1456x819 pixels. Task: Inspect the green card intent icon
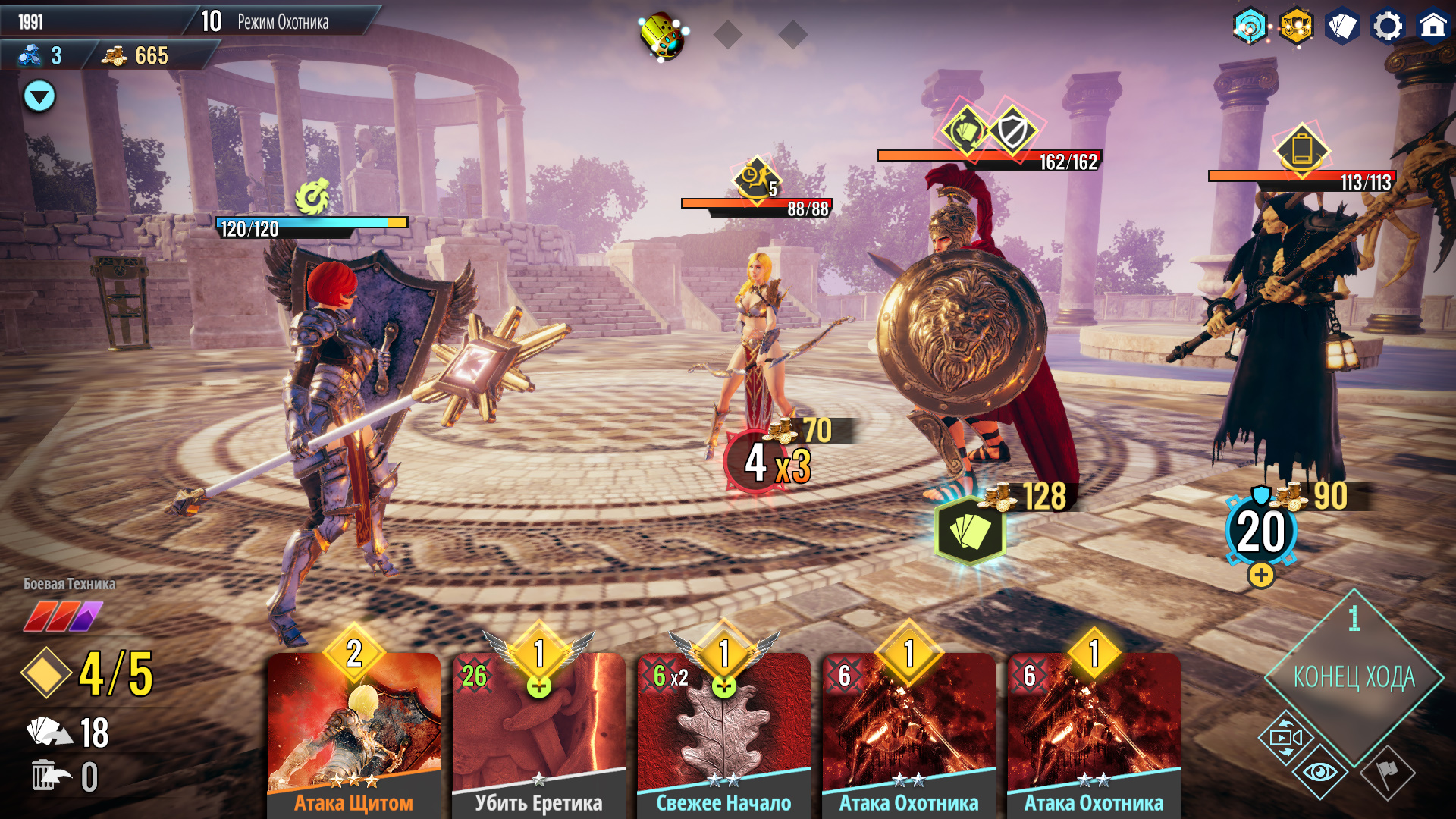click(970, 531)
